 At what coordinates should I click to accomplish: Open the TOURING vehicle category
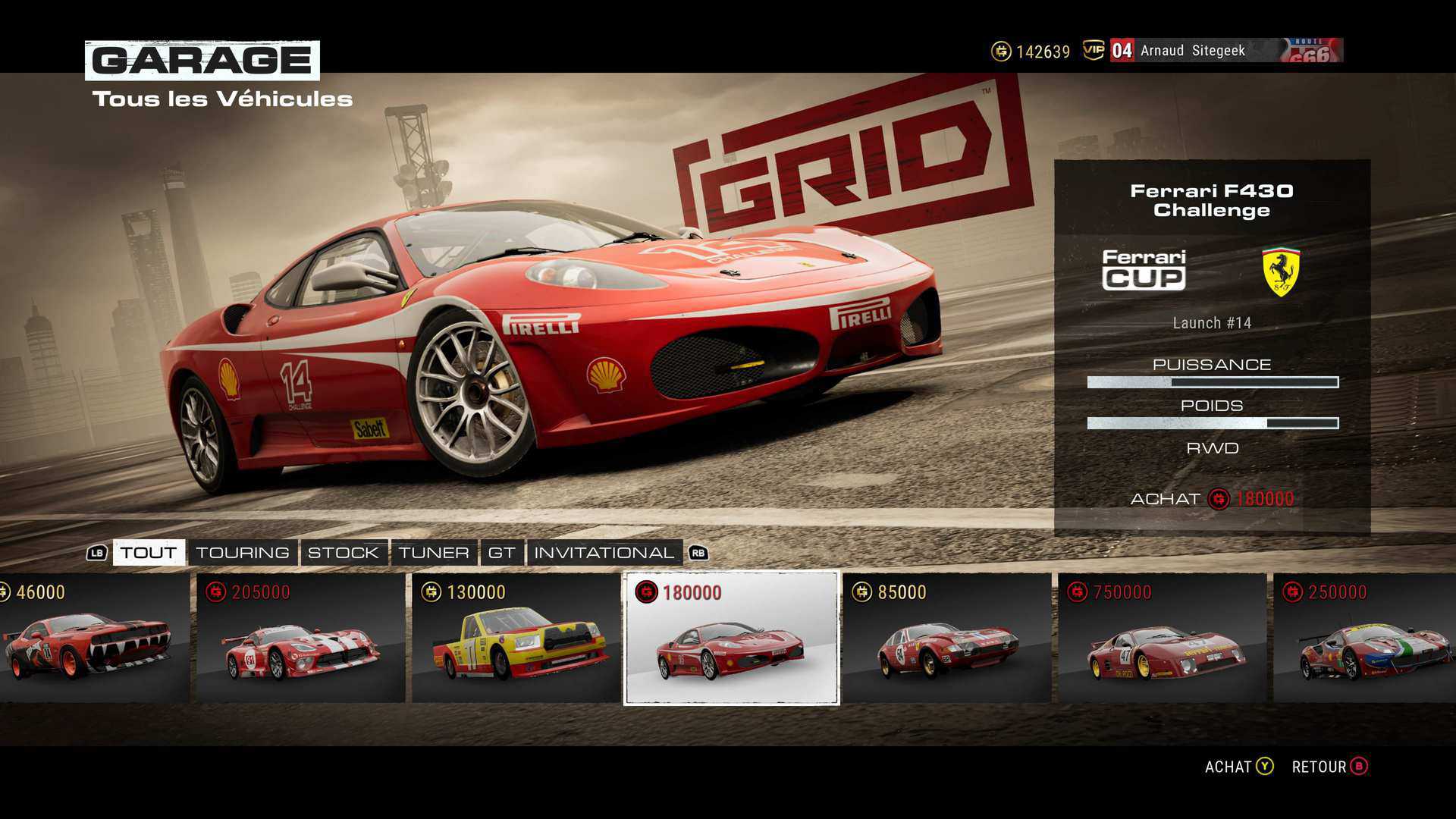(243, 552)
